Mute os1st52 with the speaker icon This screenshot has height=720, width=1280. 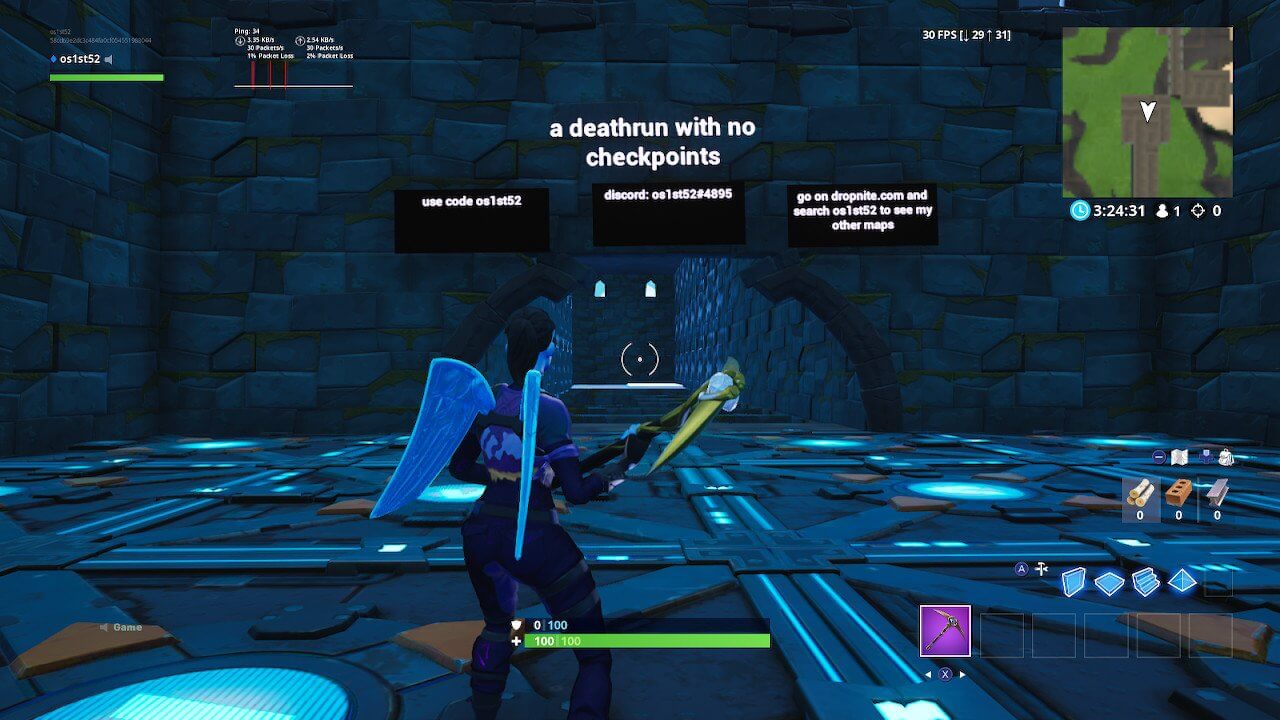tap(108, 59)
